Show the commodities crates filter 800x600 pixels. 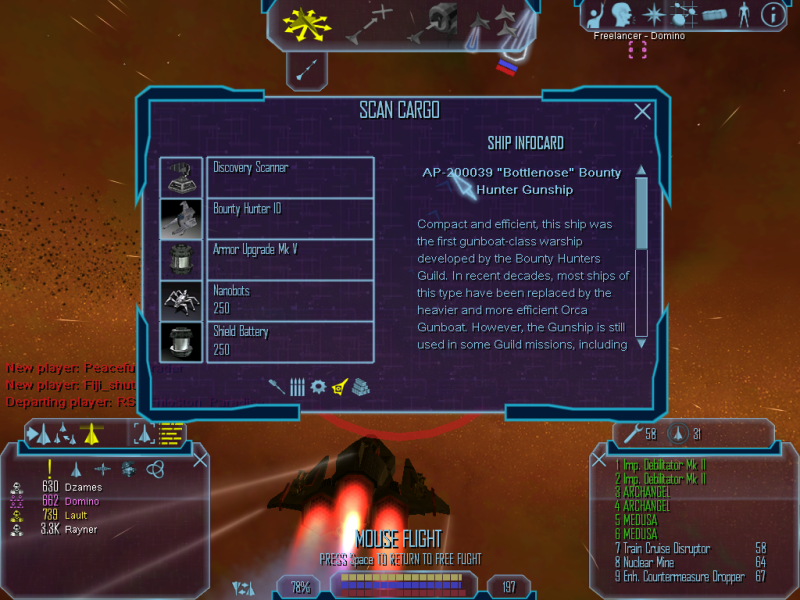[361, 386]
